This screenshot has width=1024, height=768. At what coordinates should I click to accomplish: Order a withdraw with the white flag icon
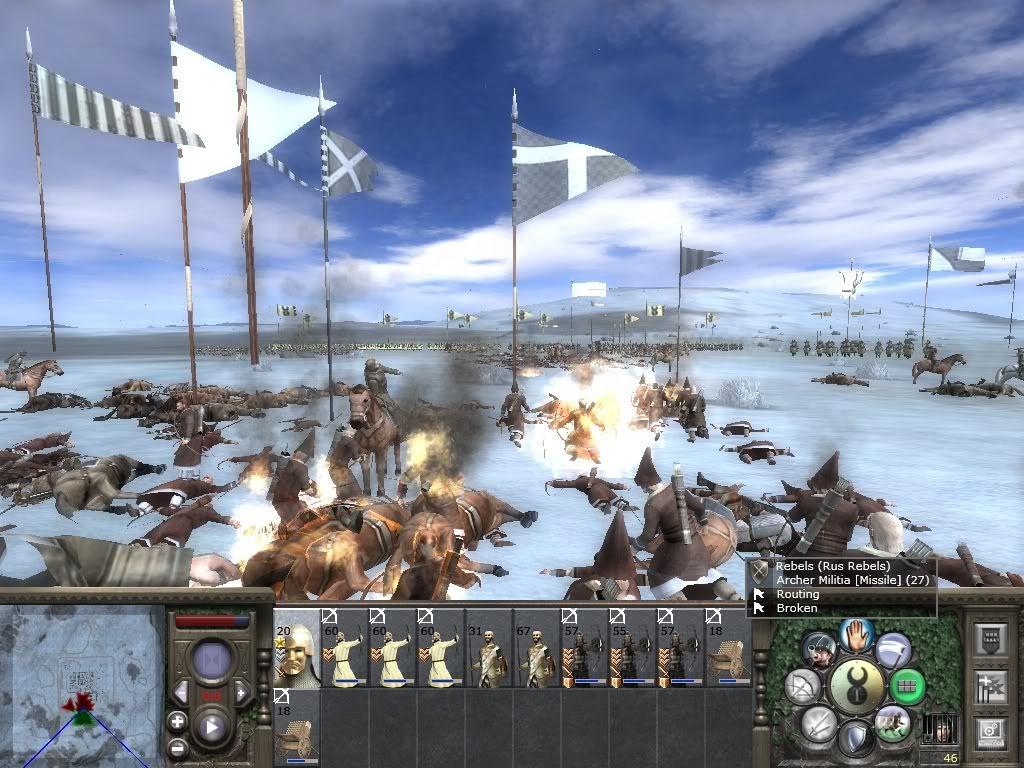click(x=894, y=650)
